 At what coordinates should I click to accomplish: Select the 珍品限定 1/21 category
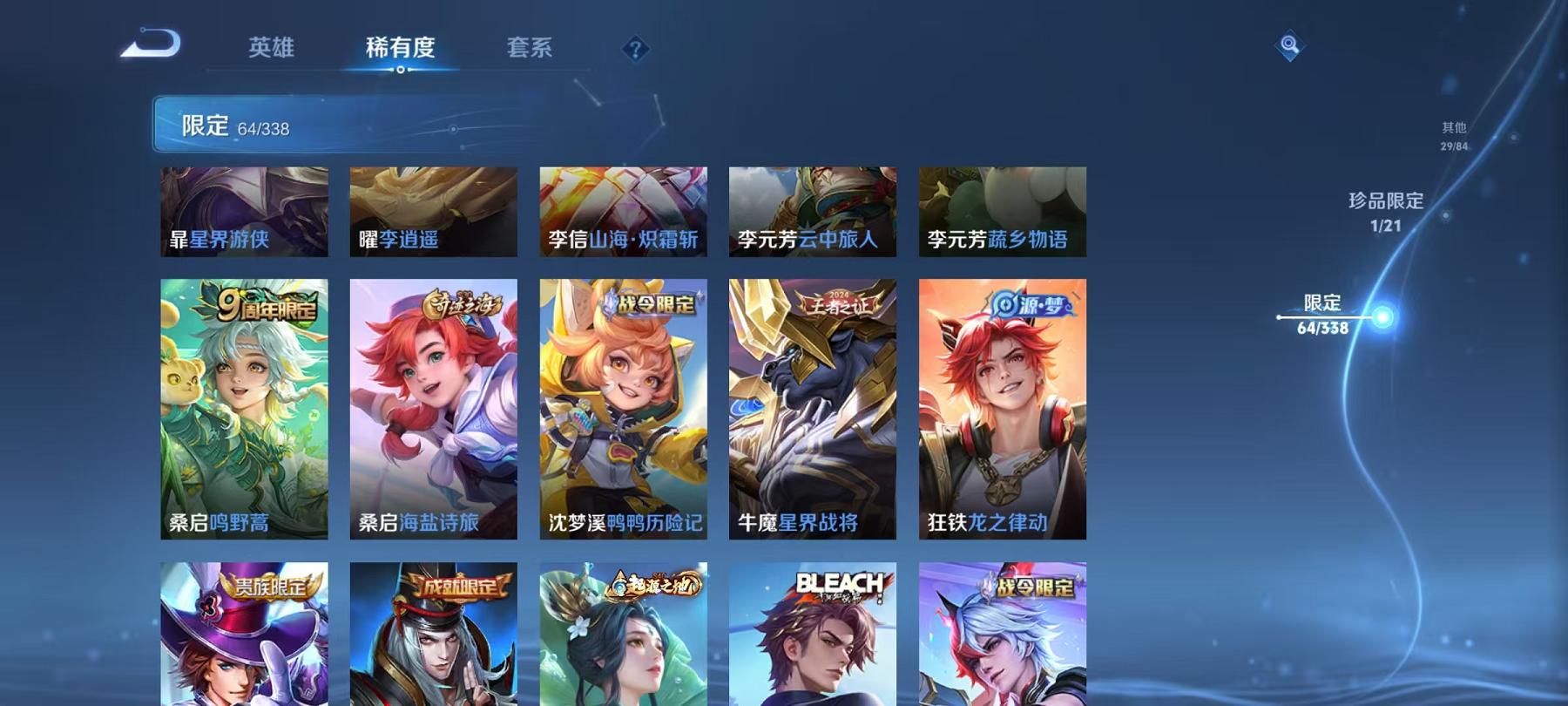[1385, 209]
